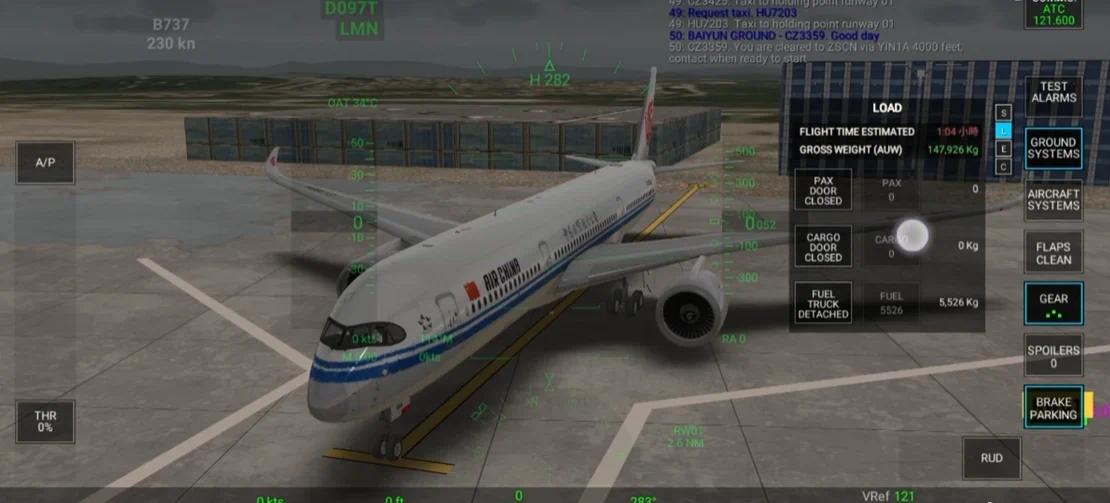
Task: Release the Parking Brake
Action: point(1054,408)
